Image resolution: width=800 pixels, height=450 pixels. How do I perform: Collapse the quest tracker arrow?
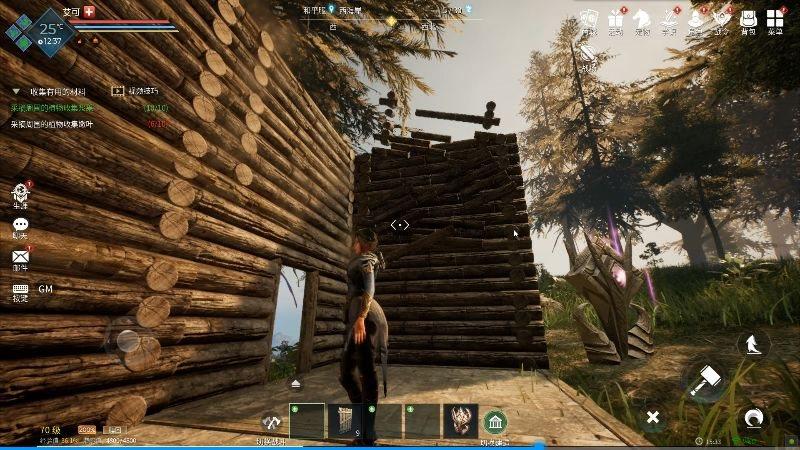click(16, 91)
